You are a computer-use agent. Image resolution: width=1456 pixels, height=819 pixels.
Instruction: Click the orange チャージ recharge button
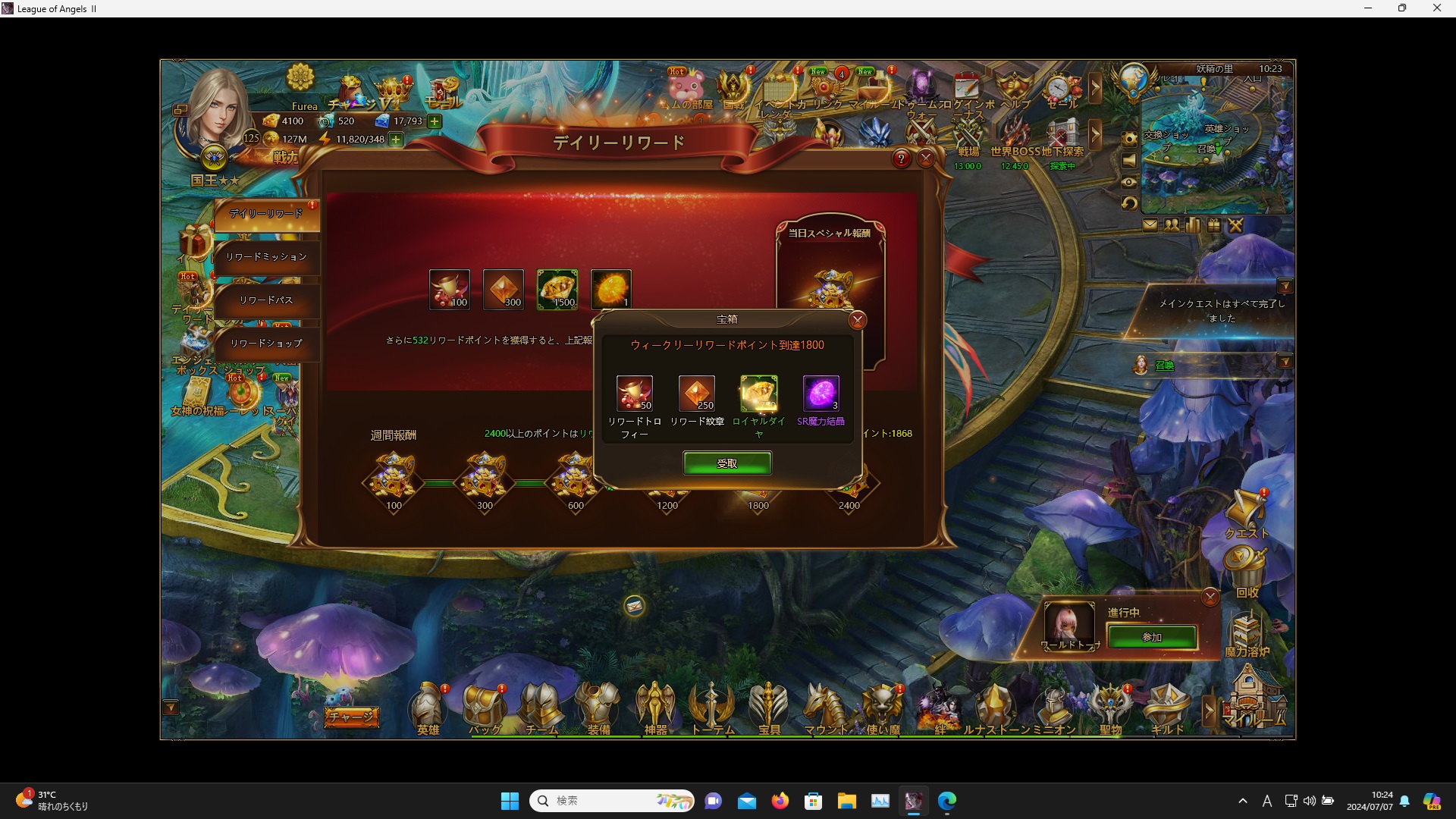[352, 717]
